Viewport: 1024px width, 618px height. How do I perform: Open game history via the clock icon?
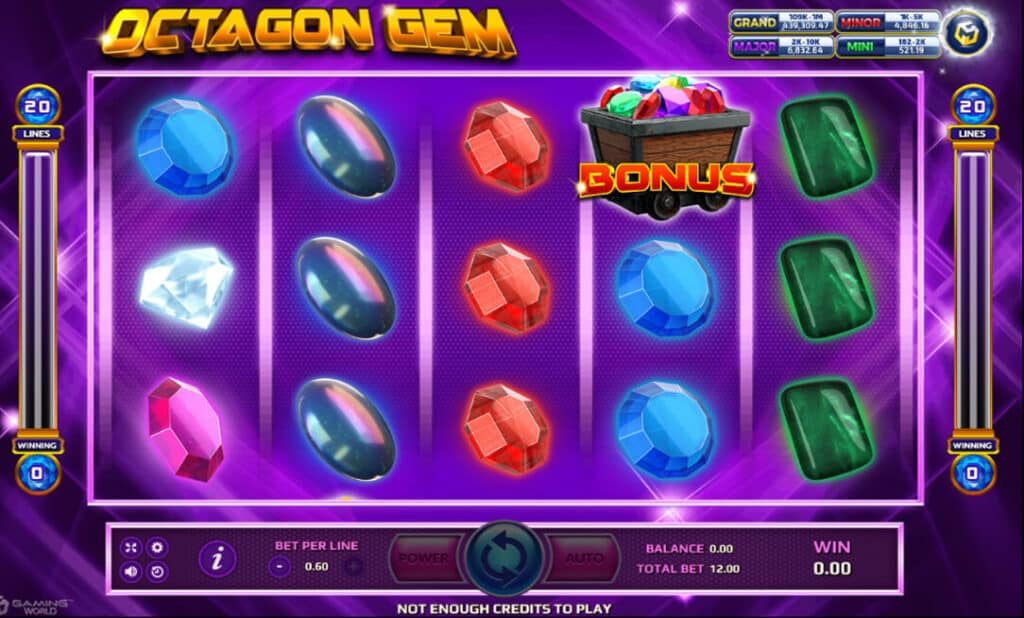pyautogui.click(x=157, y=572)
